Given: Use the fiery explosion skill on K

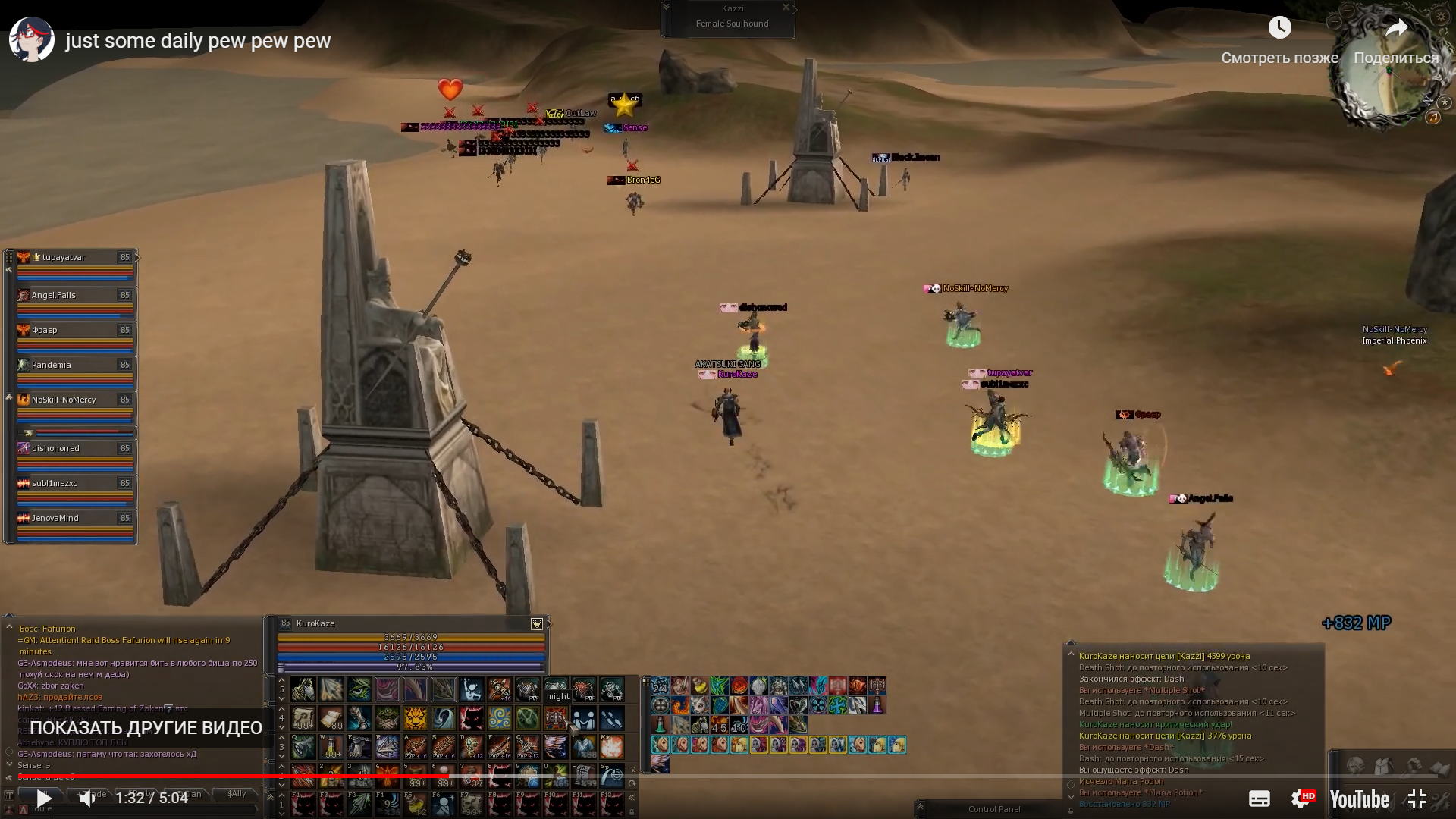Looking at the screenshot, I should click(x=611, y=747).
